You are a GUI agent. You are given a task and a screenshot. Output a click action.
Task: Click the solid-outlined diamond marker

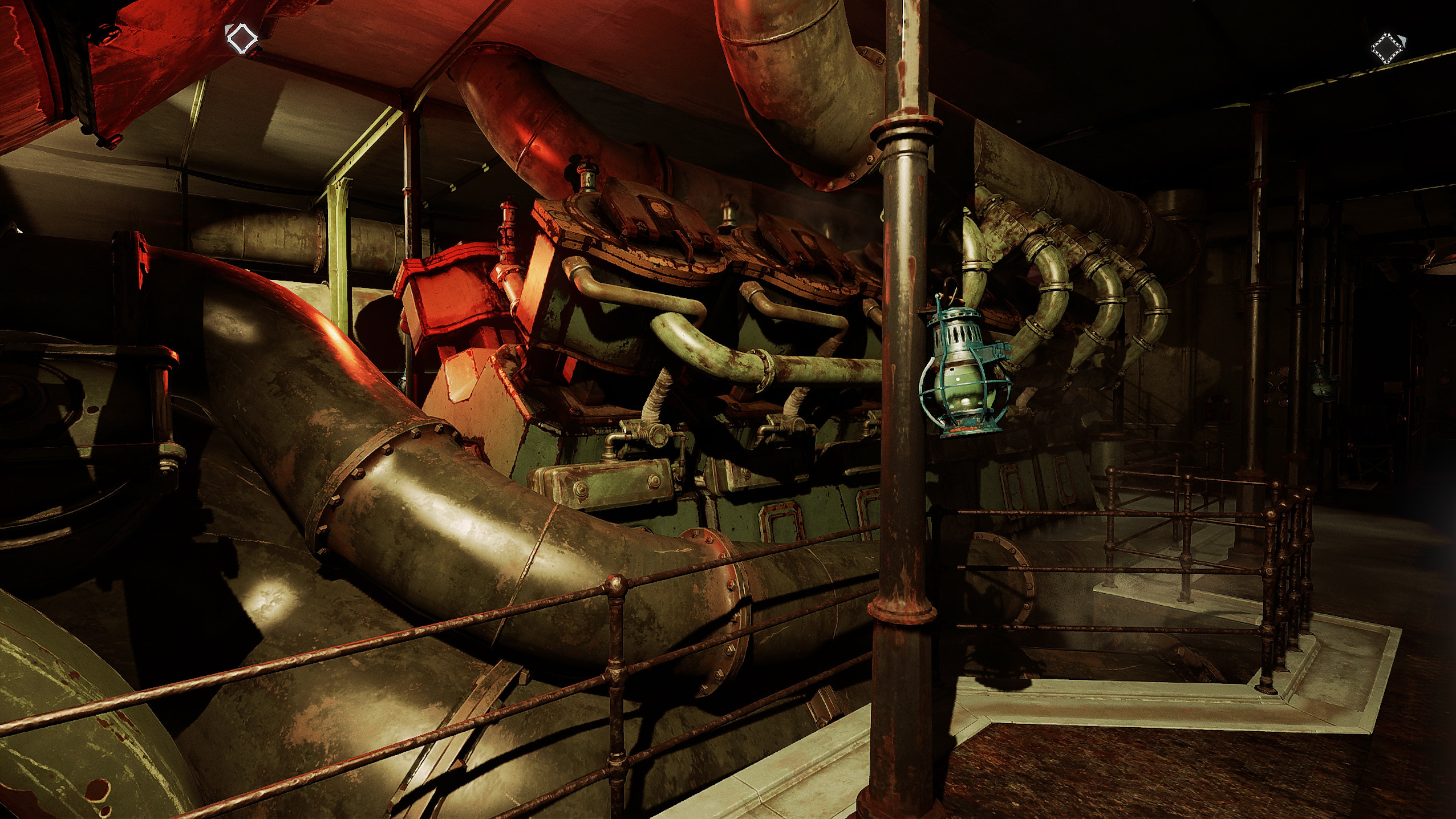point(241,39)
